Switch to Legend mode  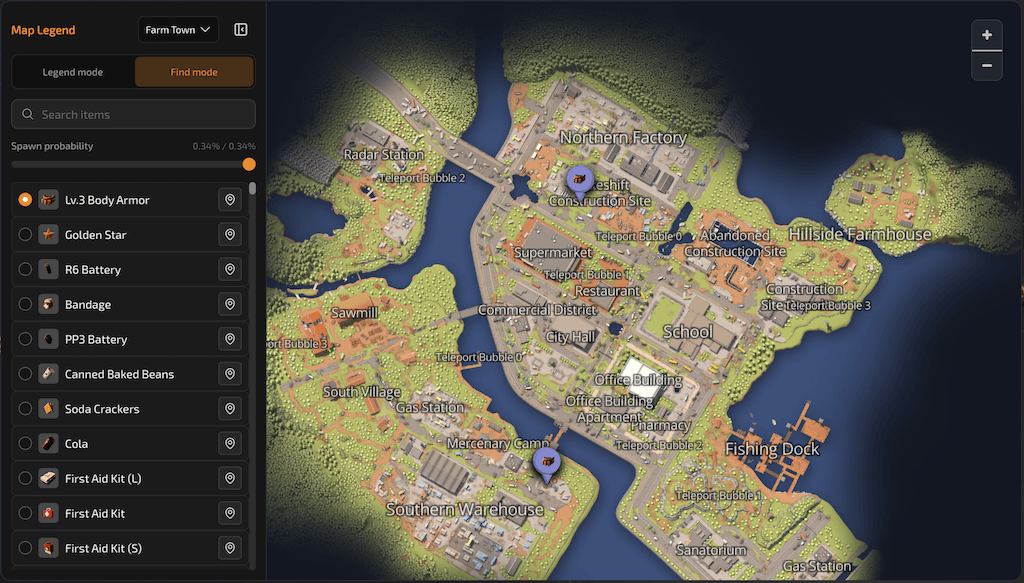72,72
